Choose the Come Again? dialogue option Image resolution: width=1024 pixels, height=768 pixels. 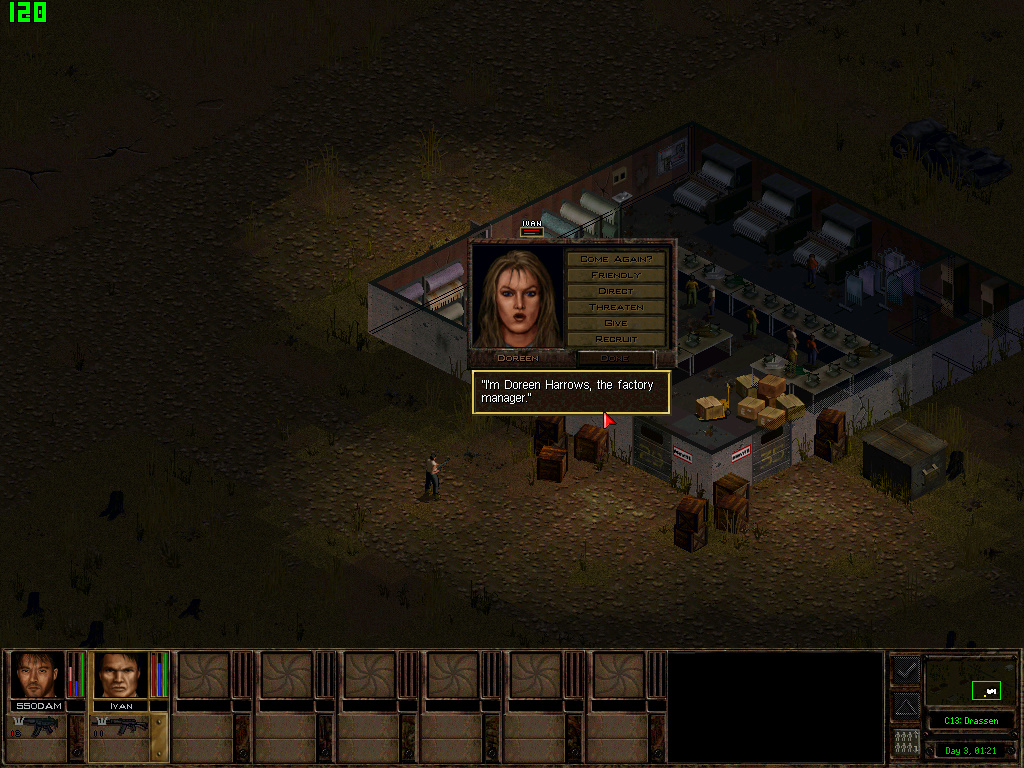tap(616, 259)
